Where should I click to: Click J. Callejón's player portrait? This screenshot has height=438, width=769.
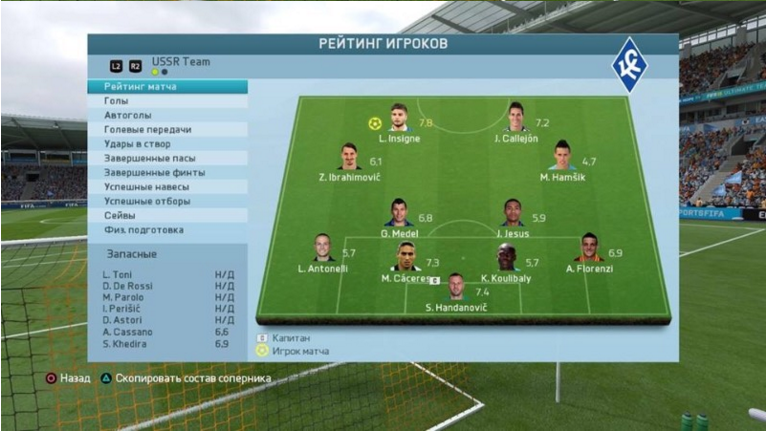coord(516,117)
